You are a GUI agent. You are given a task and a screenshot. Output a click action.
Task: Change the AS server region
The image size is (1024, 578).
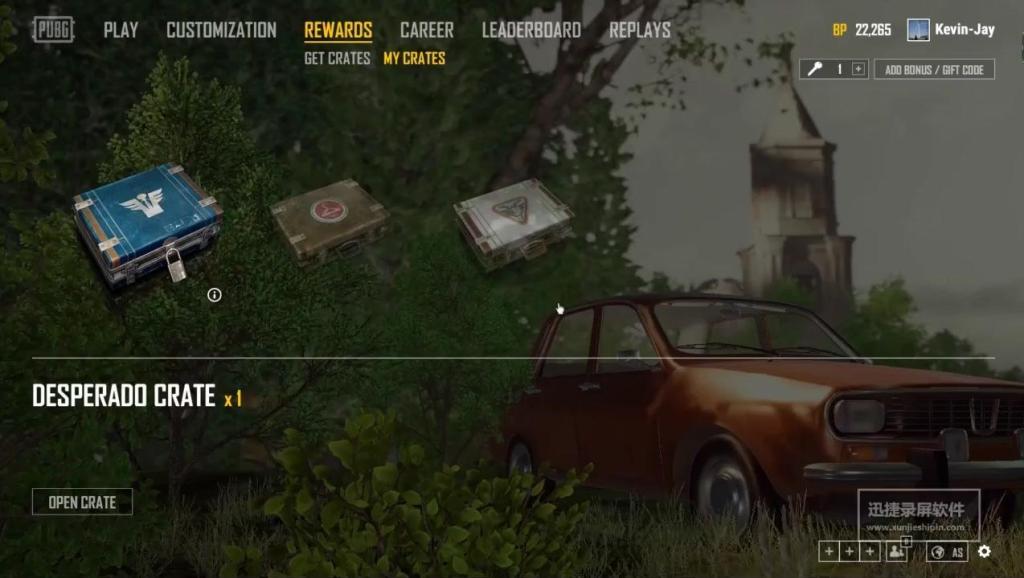[x=947, y=552]
